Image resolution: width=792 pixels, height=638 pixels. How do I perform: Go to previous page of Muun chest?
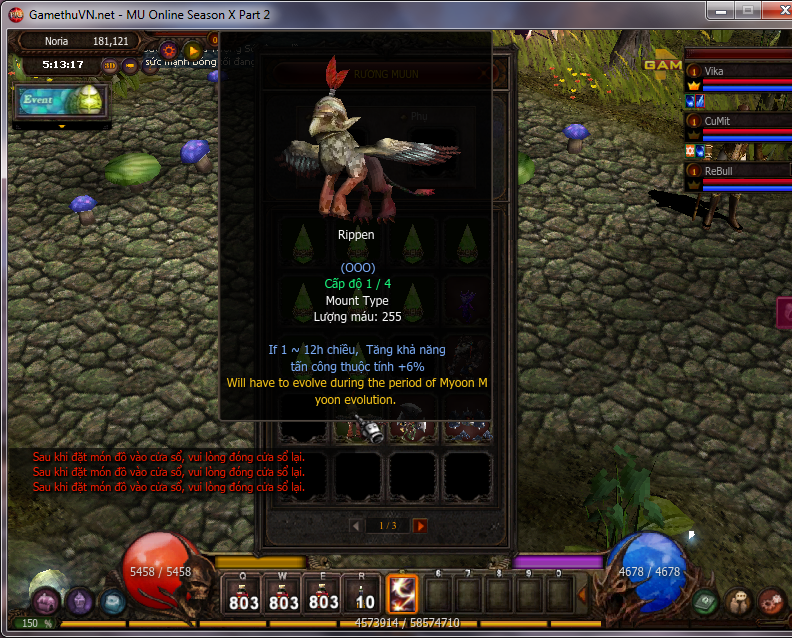pyautogui.click(x=356, y=525)
